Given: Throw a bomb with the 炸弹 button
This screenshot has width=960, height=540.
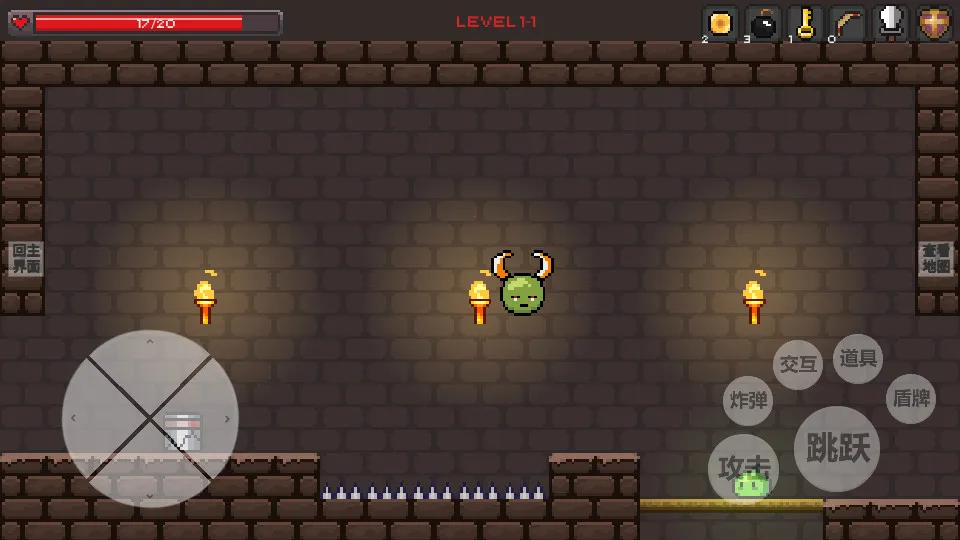Looking at the screenshot, I should pyautogui.click(x=748, y=401).
